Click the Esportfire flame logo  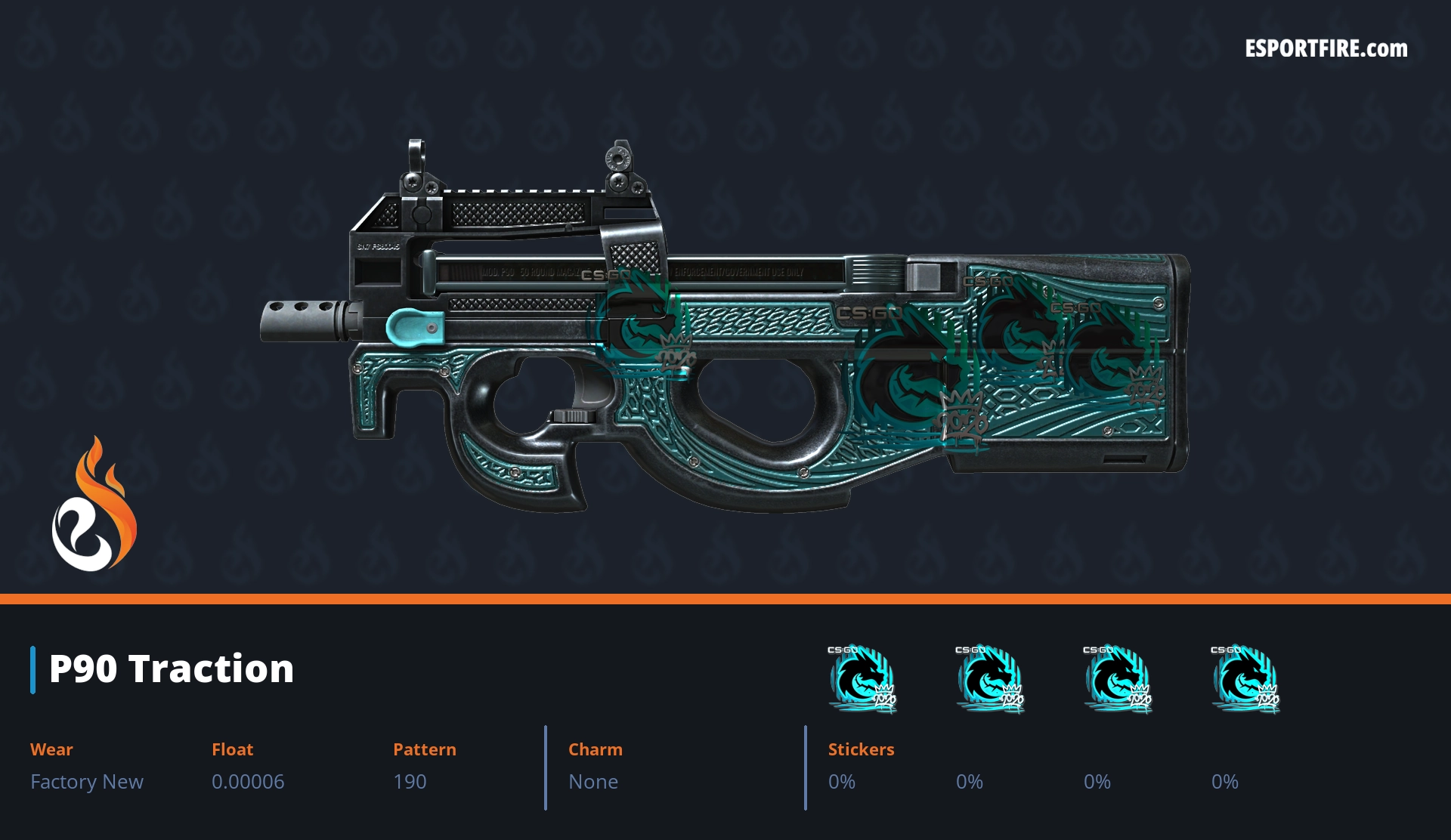[x=94, y=508]
